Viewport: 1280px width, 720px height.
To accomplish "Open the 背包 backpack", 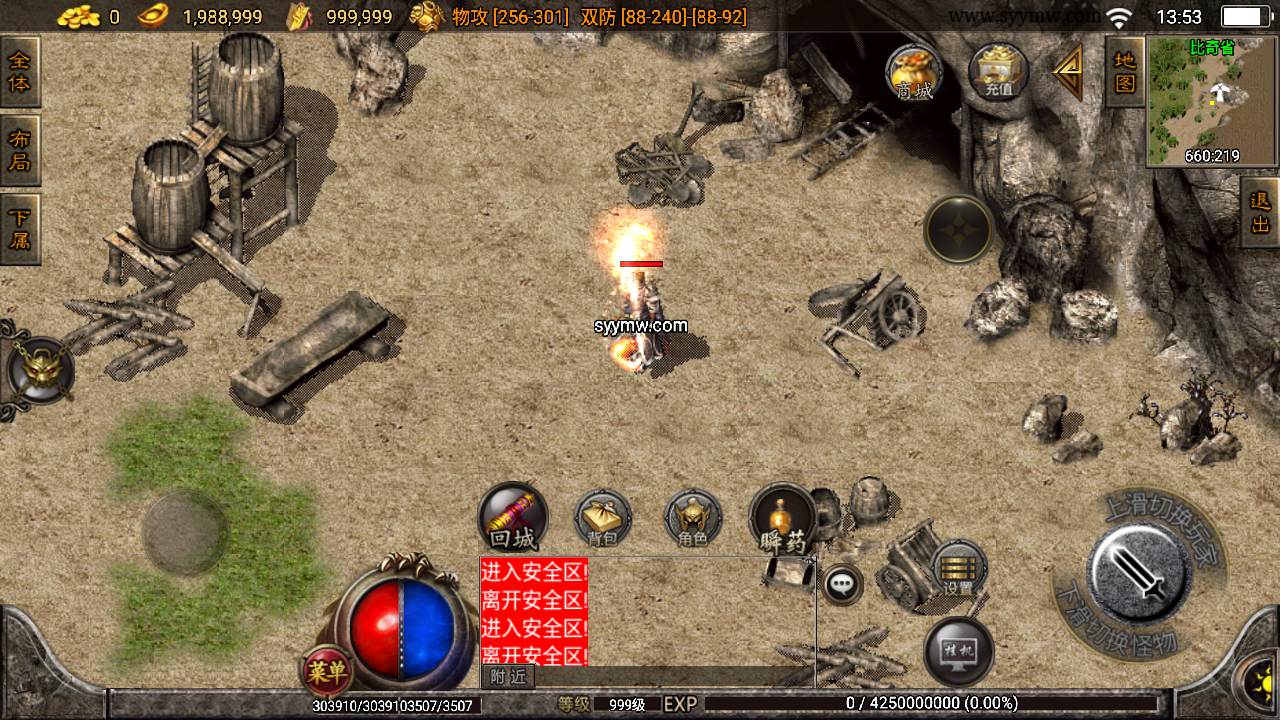I will [602, 518].
